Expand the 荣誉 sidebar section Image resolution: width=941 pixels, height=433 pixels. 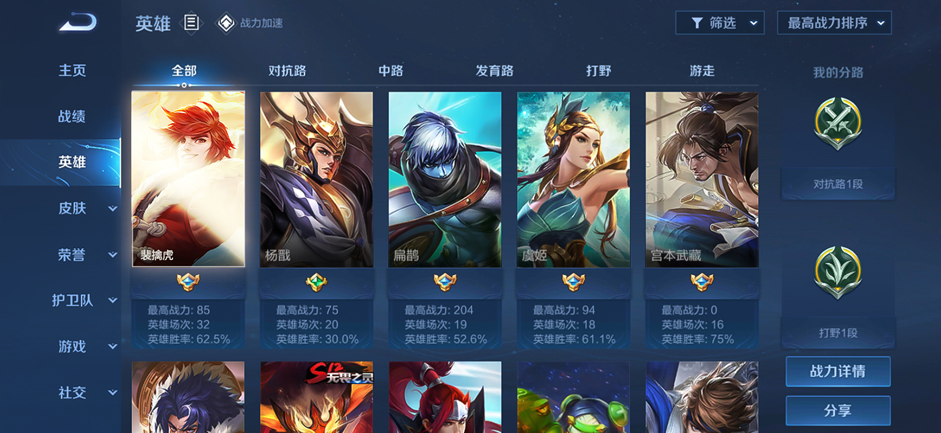pos(84,254)
